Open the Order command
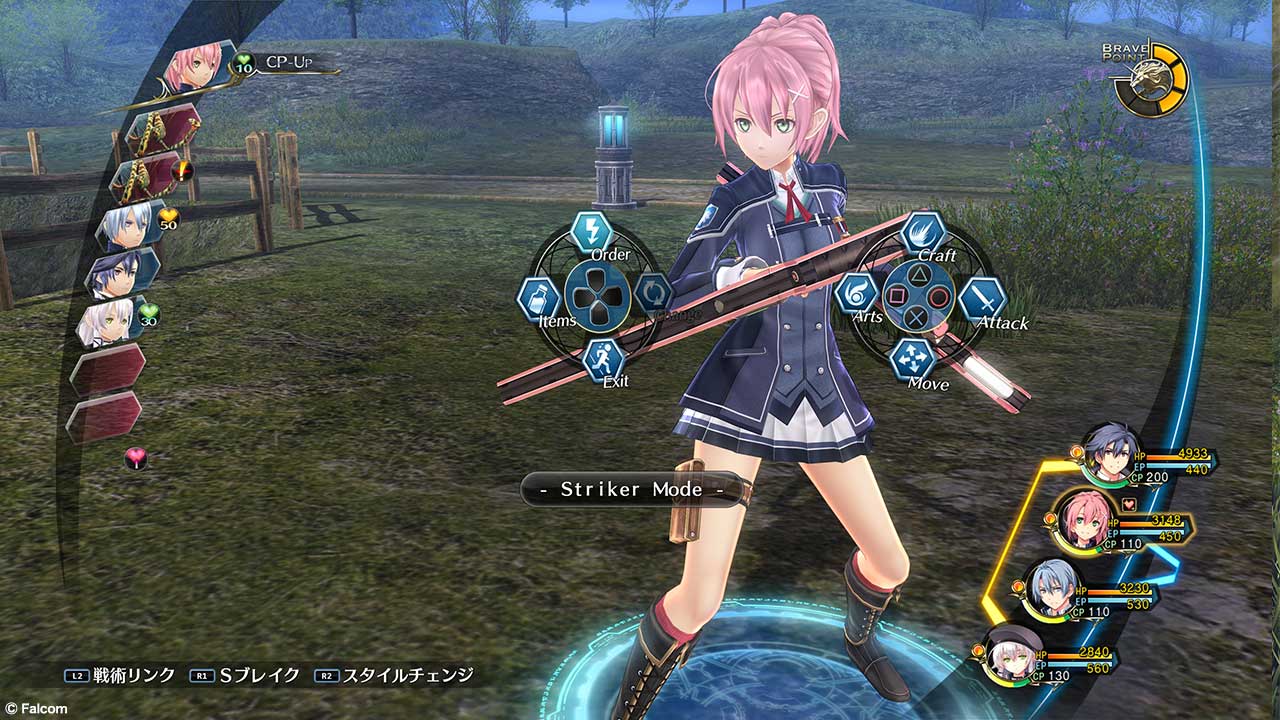 tap(592, 233)
